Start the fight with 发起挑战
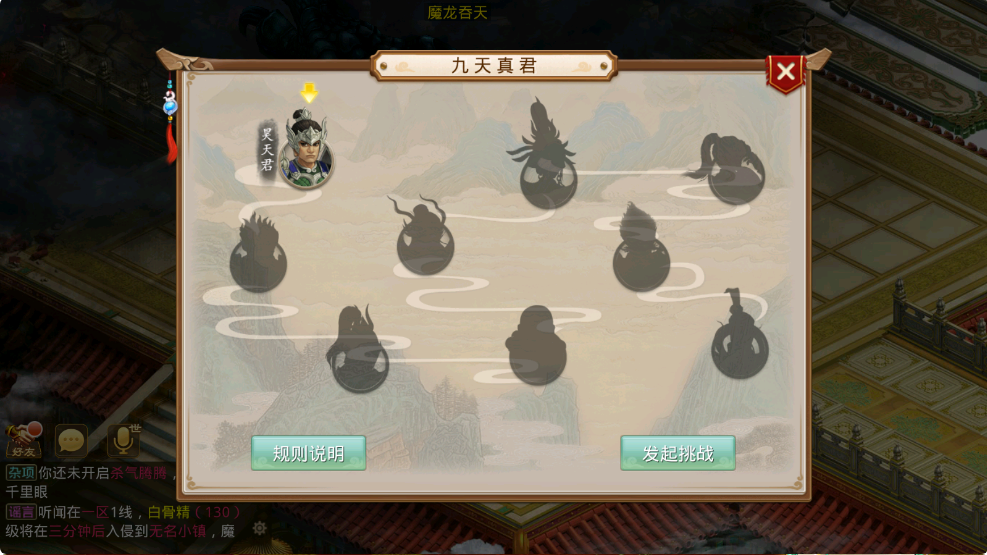The image size is (987, 555). click(678, 453)
